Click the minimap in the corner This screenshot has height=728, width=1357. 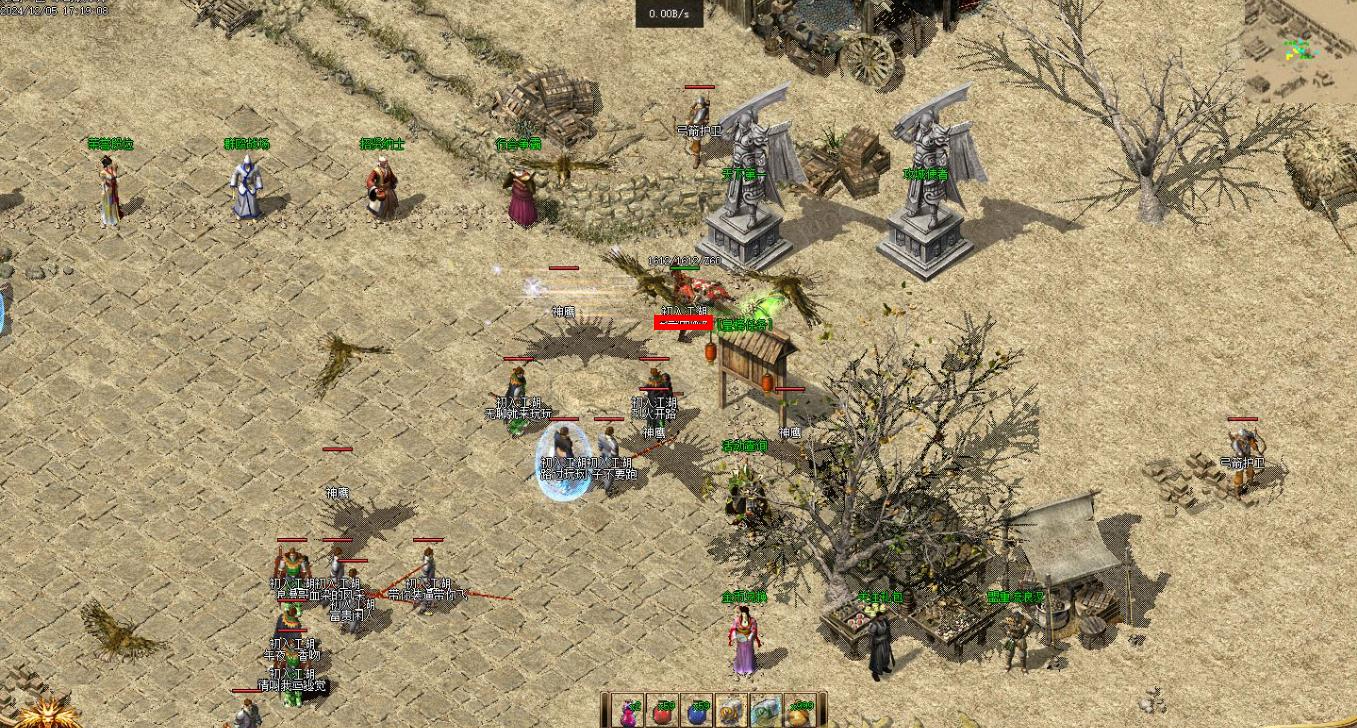click(1300, 50)
